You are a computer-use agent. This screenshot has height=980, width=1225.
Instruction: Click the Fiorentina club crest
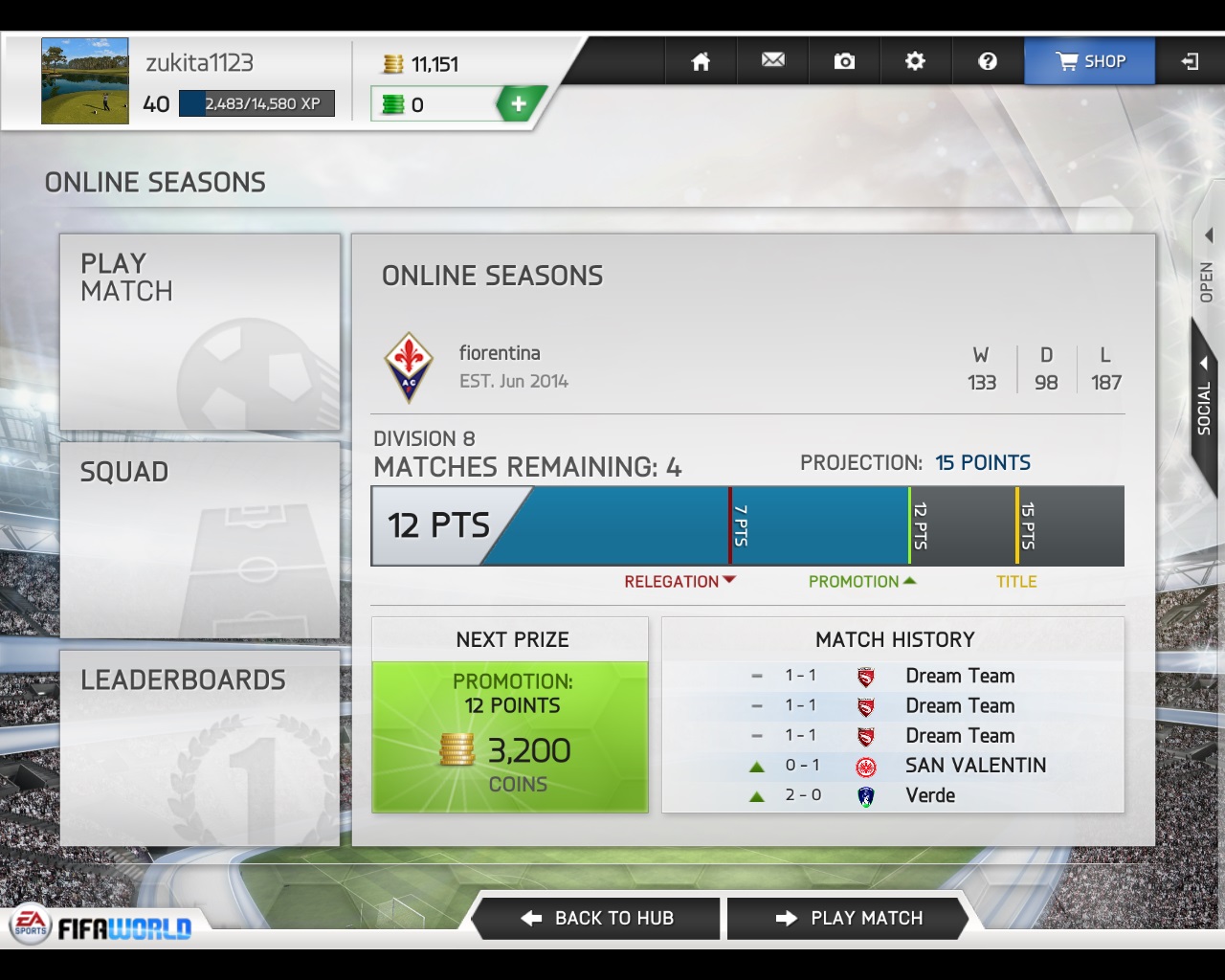click(x=409, y=367)
